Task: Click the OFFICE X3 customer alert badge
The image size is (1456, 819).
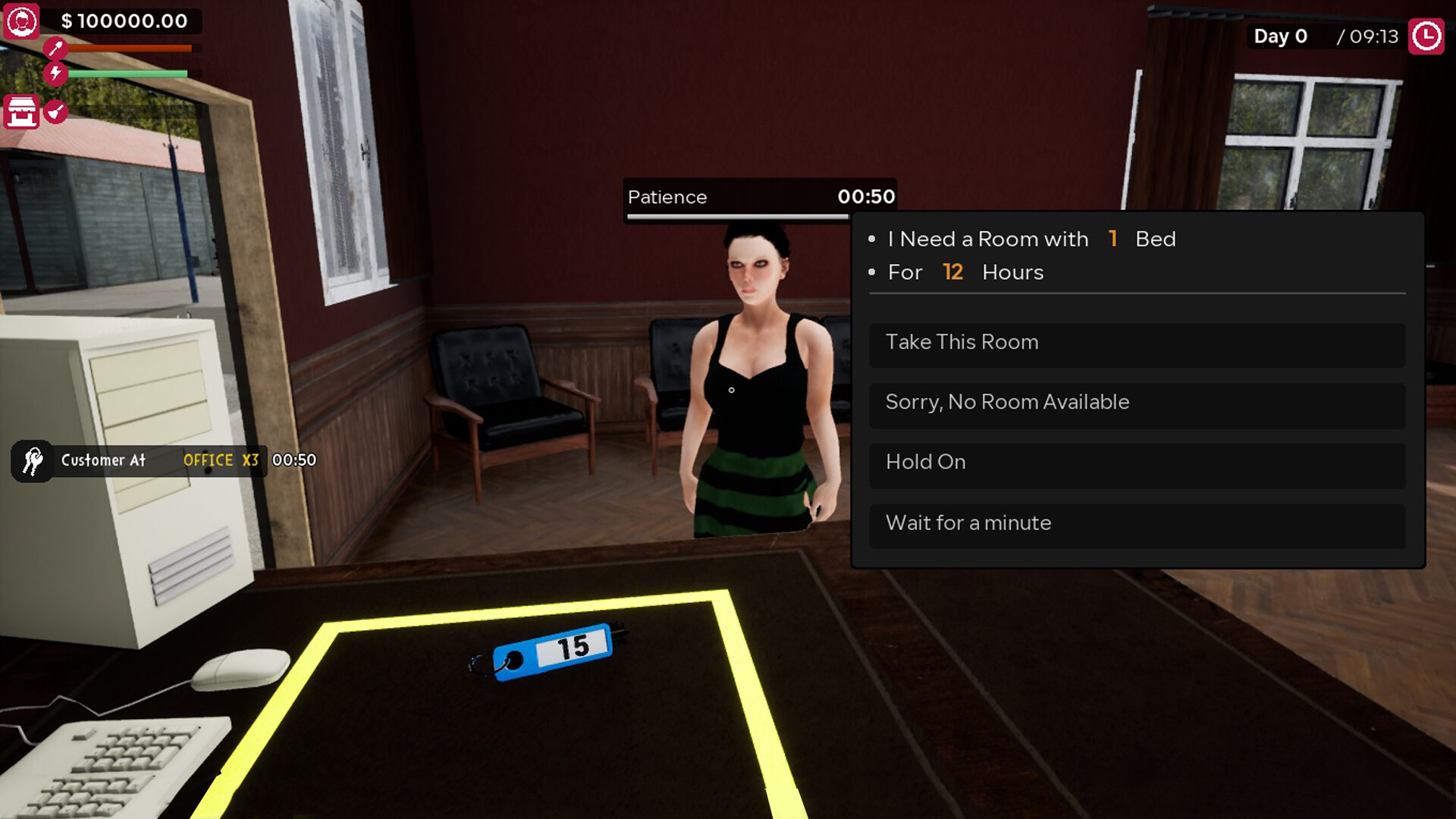Action: click(221, 460)
